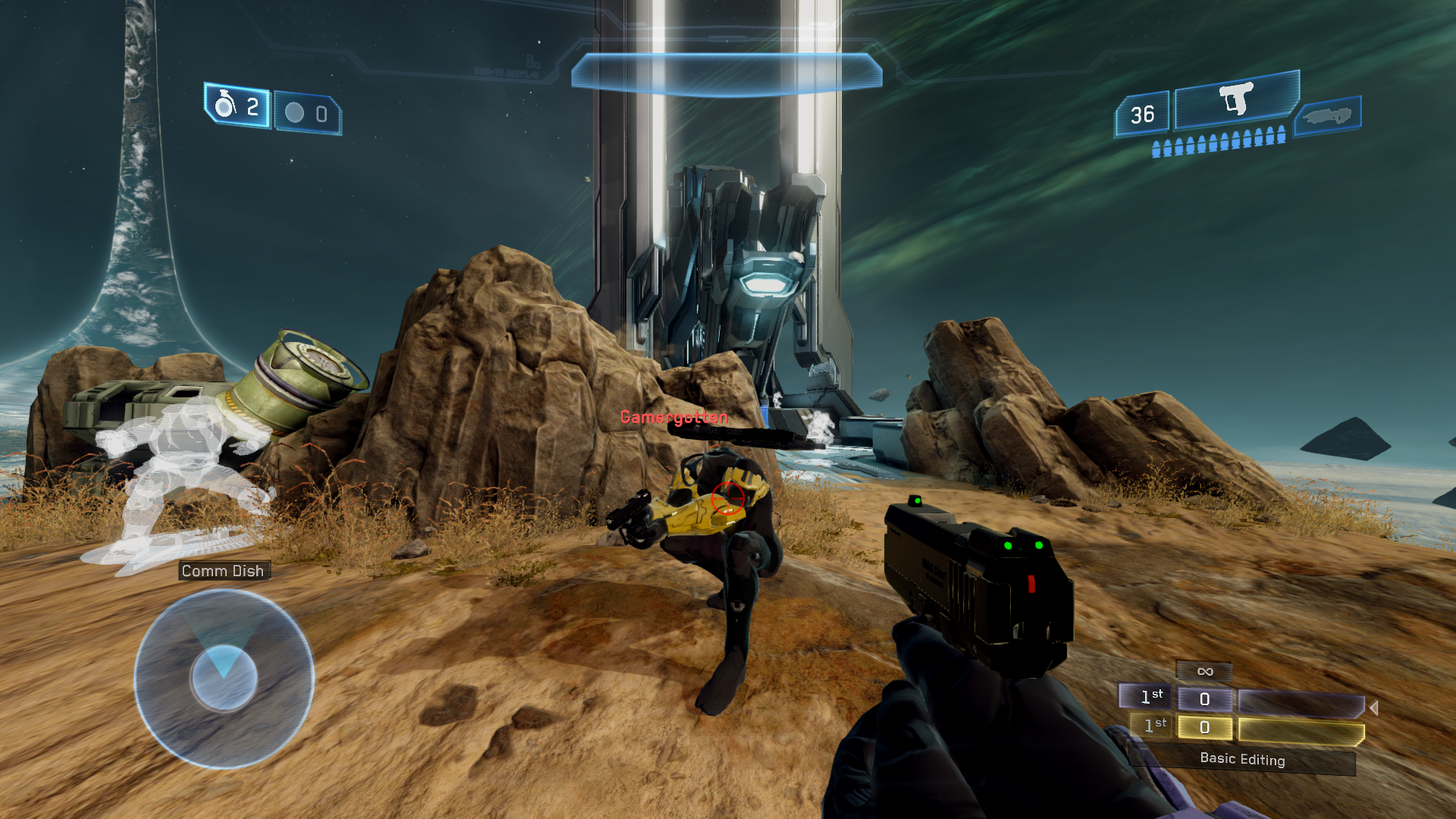Select the purple team score row
This screenshot has width=1456, height=819.
pyautogui.click(x=1241, y=699)
